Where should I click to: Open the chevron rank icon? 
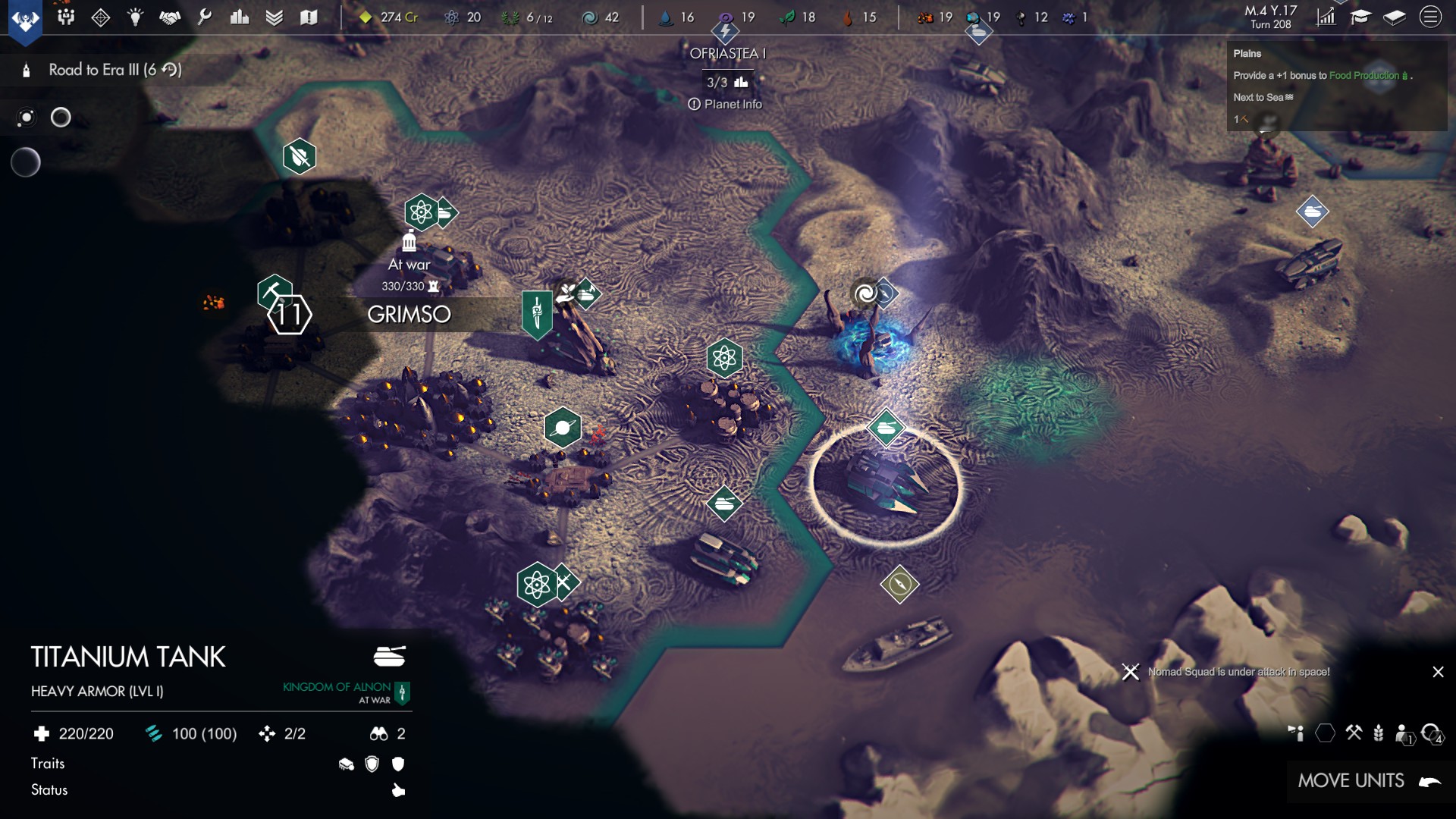(x=274, y=17)
